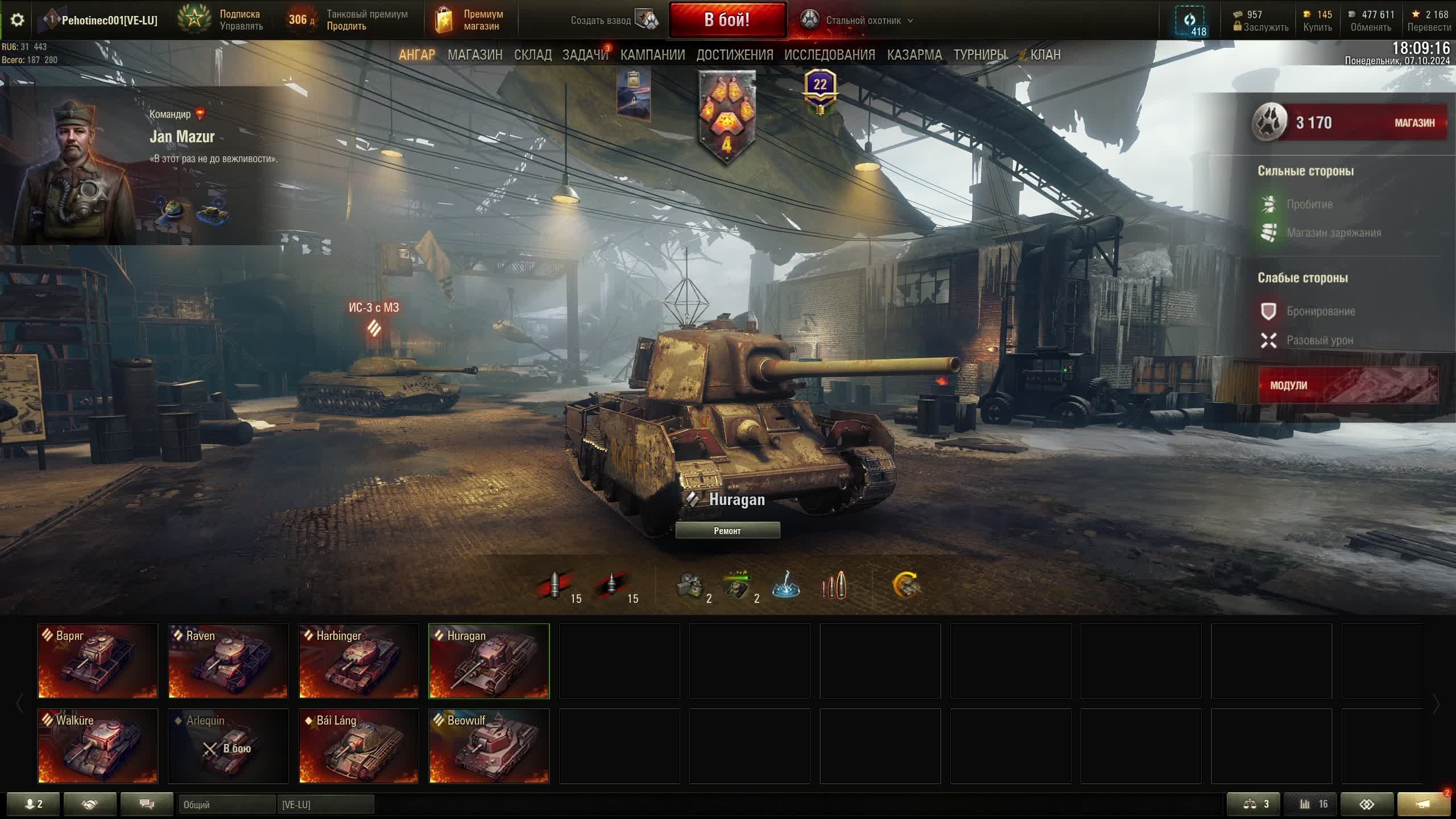
Task: Start battle with the red В бой! button
Action: [727, 20]
